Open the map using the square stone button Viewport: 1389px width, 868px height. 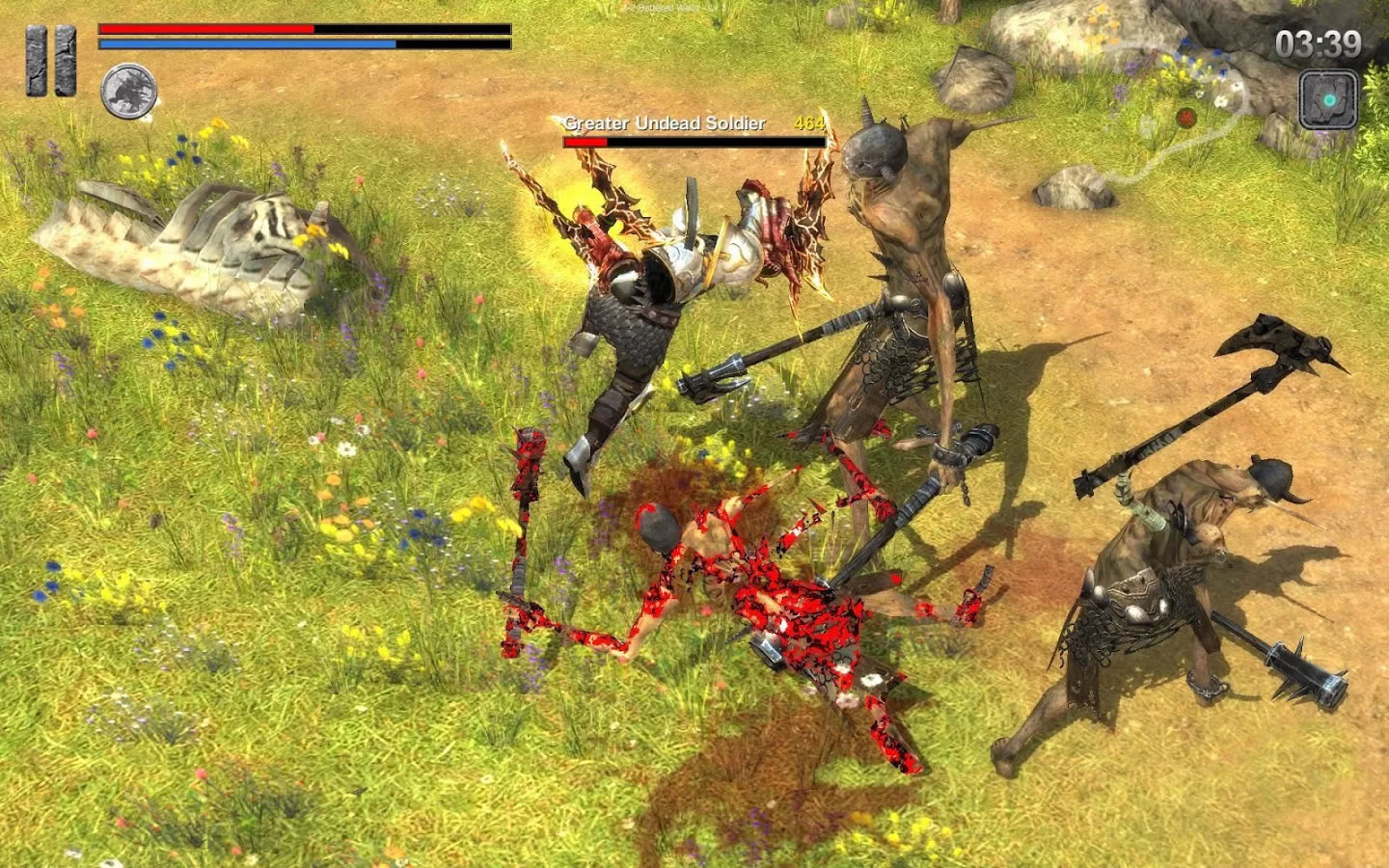[1328, 98]
